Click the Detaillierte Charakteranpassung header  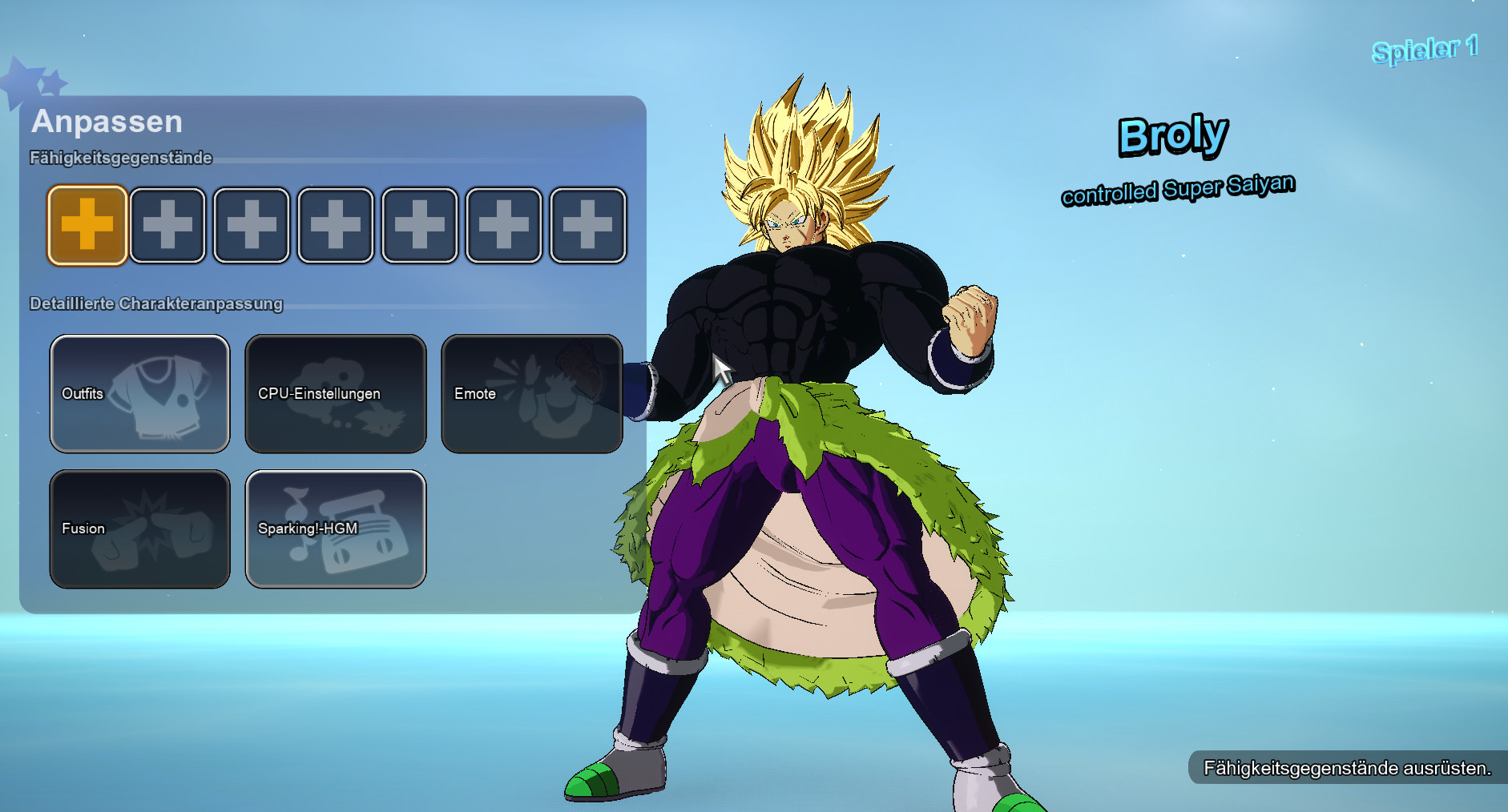pyautogui.click(x=155, y=303)
